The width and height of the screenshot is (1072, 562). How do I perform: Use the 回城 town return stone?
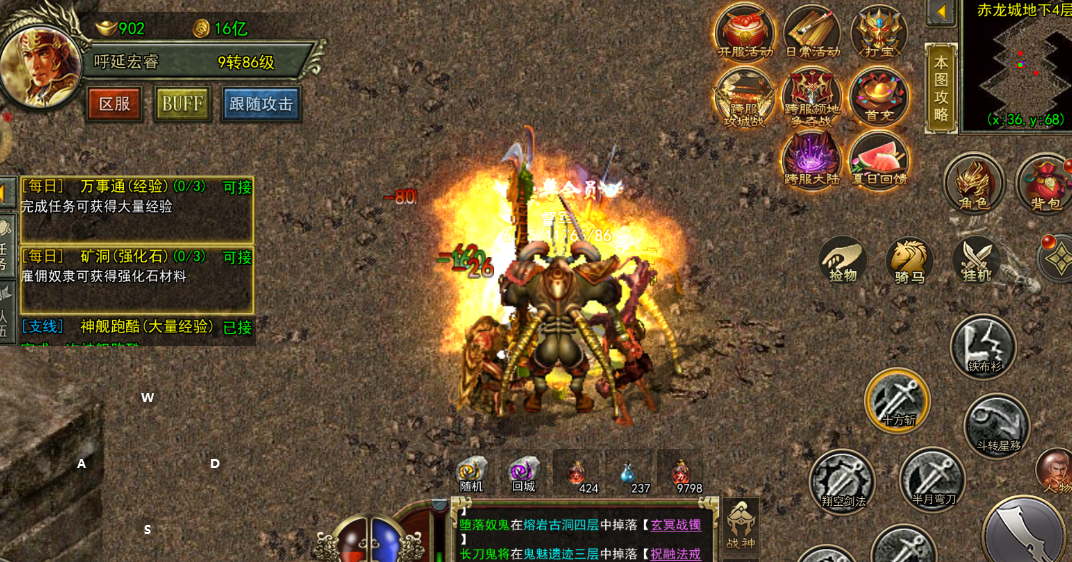(x=523, y=473)
